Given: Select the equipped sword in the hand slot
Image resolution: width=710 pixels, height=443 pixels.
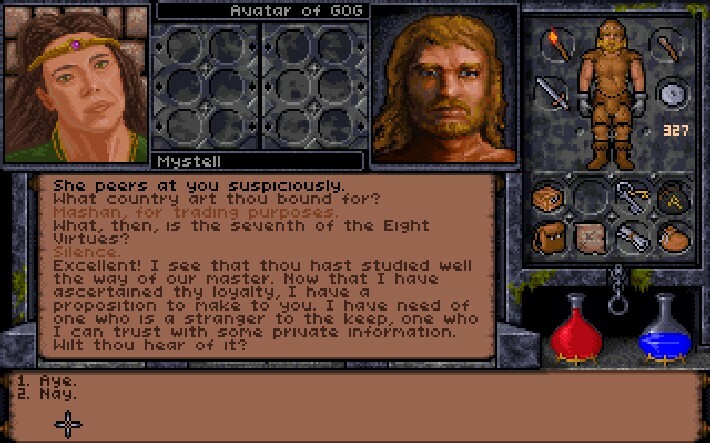Looking at the screenshot, I should pos(551,93).
